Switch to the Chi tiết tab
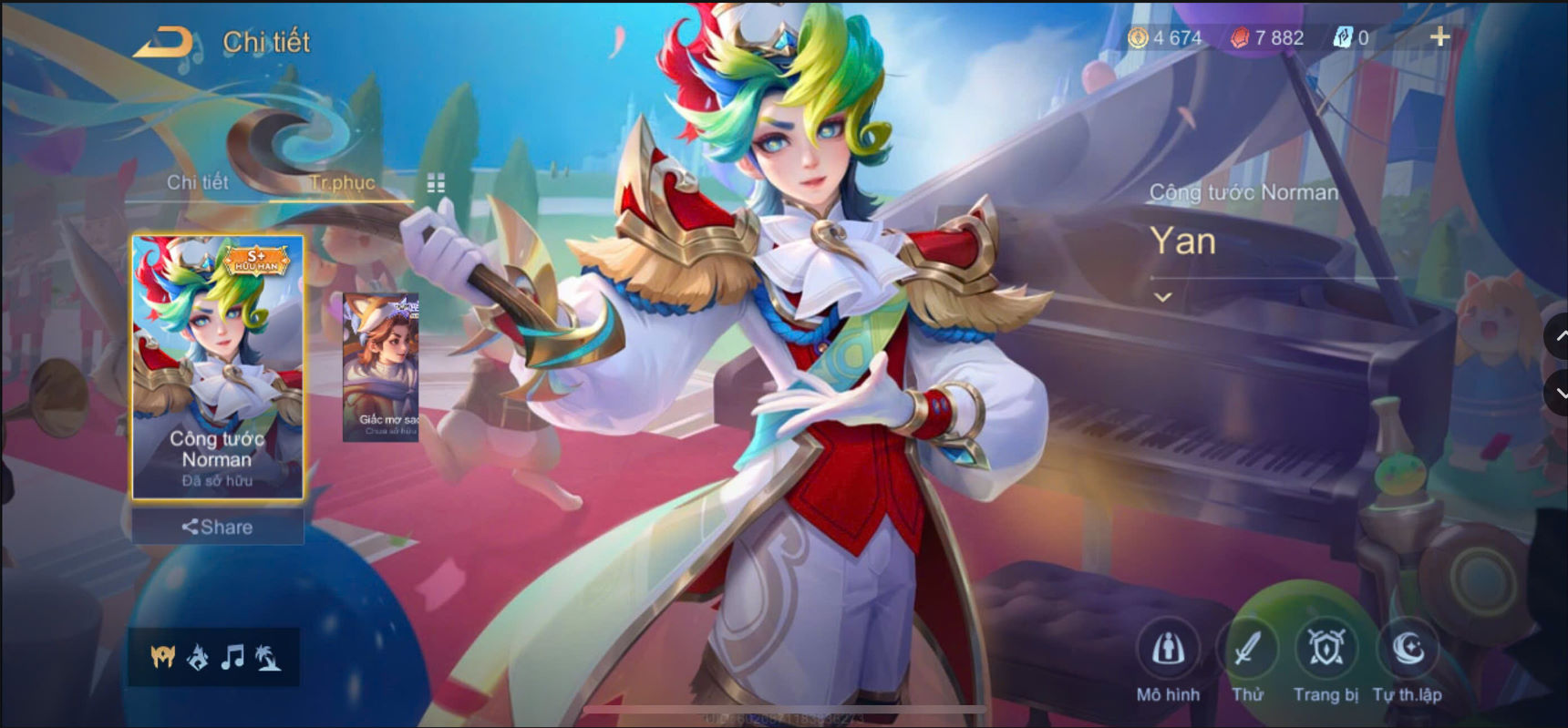The width and height of the screenshot is (1568, 728). click(197, 182)
